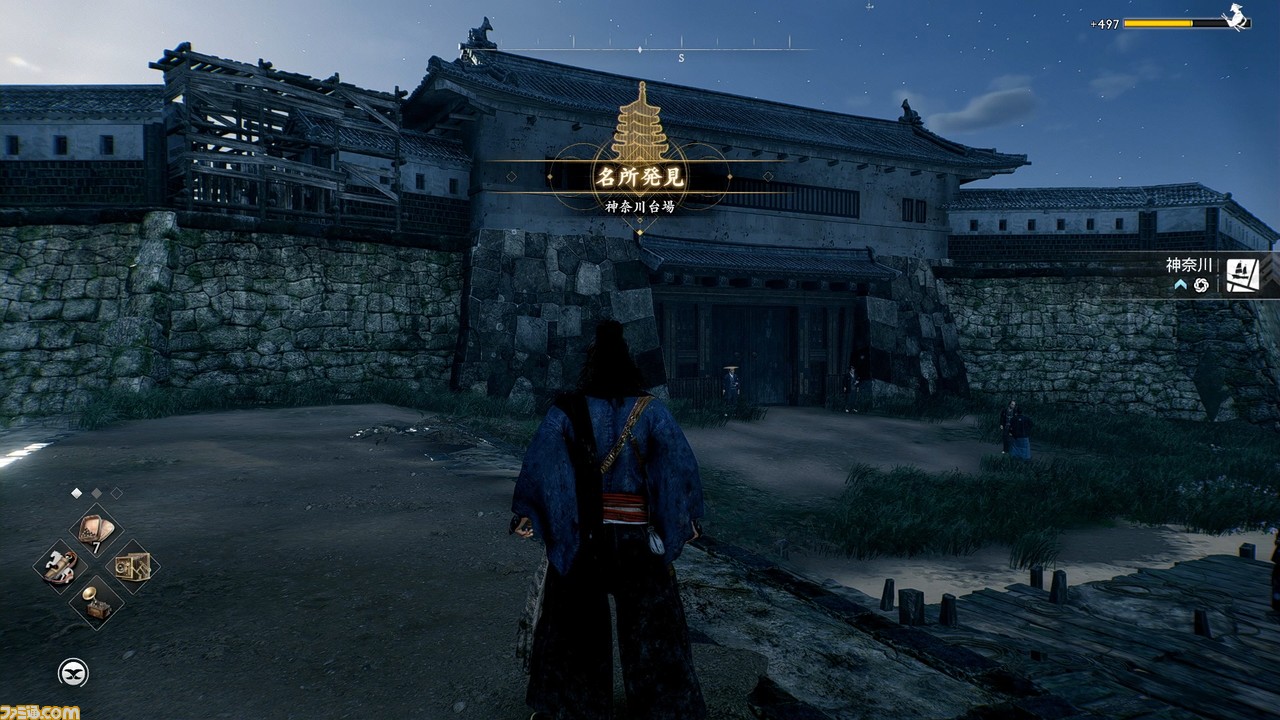Screen dimensions: 1280x720
Task: Open the ship dock icon beside 神奈川
Action: [1242, 274]
